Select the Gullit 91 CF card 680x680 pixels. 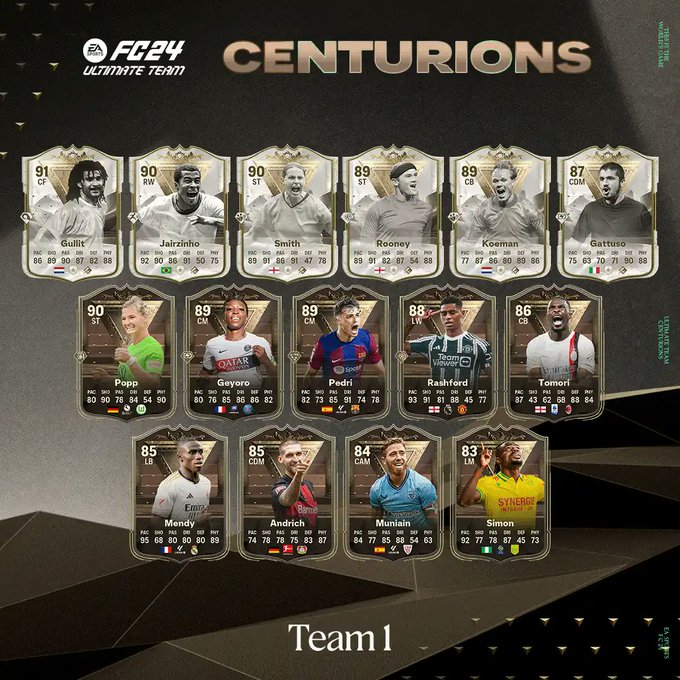[x=73, y=210]
